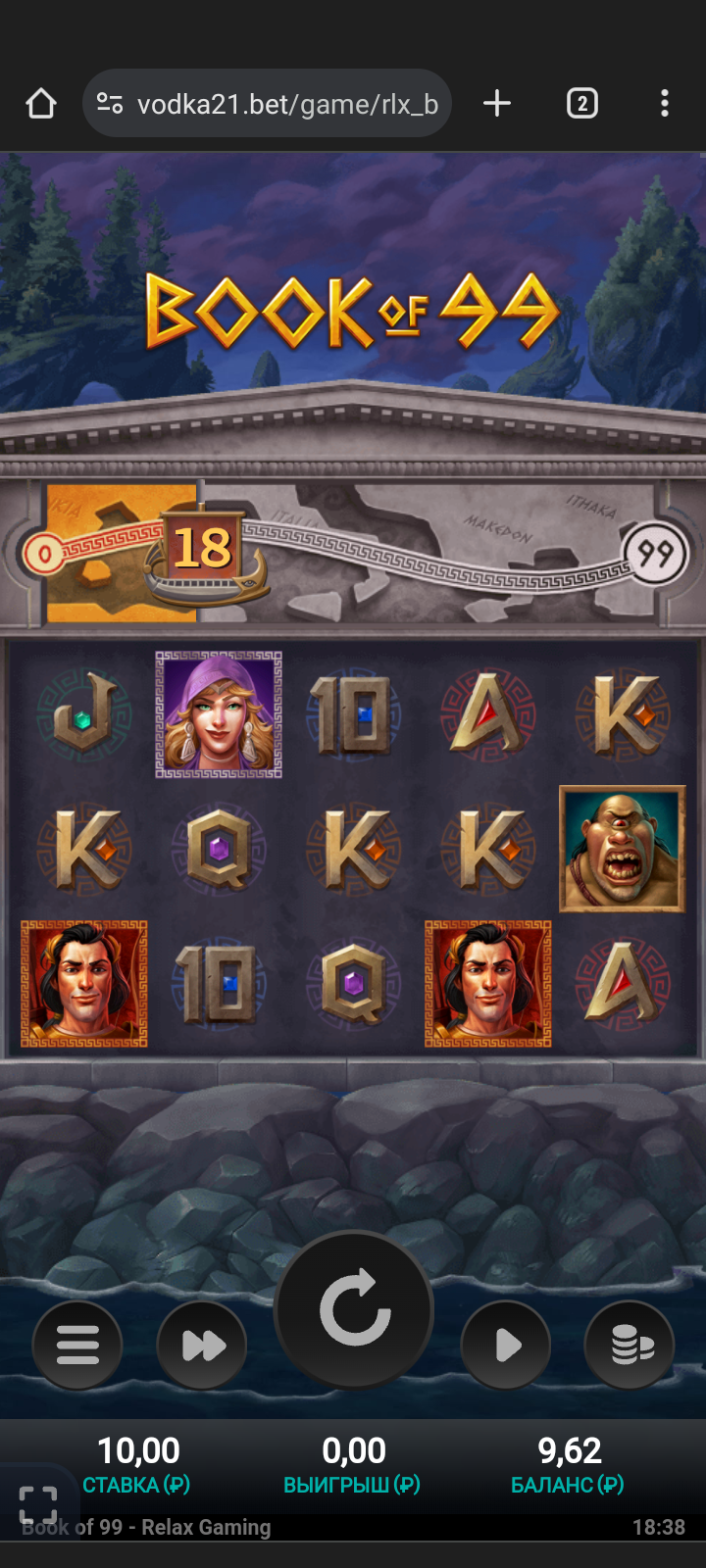The width and height of the screenshot is (706, 1568).
Task: Open a new browser tab with plus
Action: [x=497, y=104]
